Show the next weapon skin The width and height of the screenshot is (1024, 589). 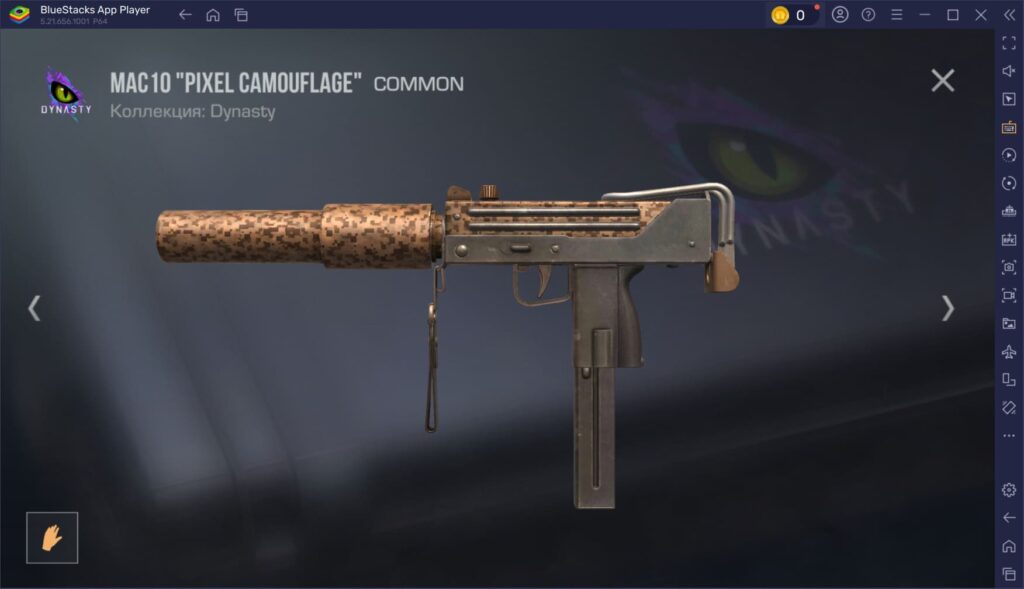(947, 308)
